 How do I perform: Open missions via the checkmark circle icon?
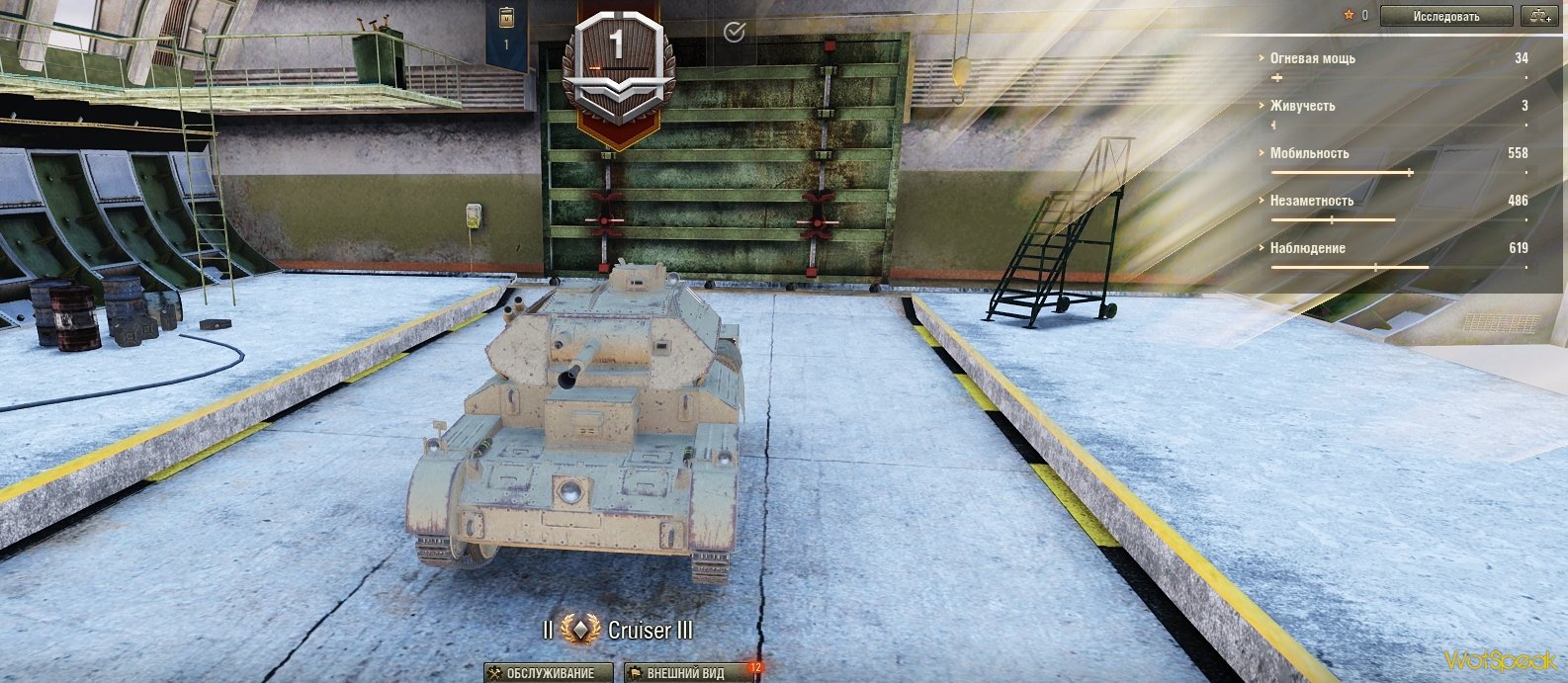click(734, 33)
